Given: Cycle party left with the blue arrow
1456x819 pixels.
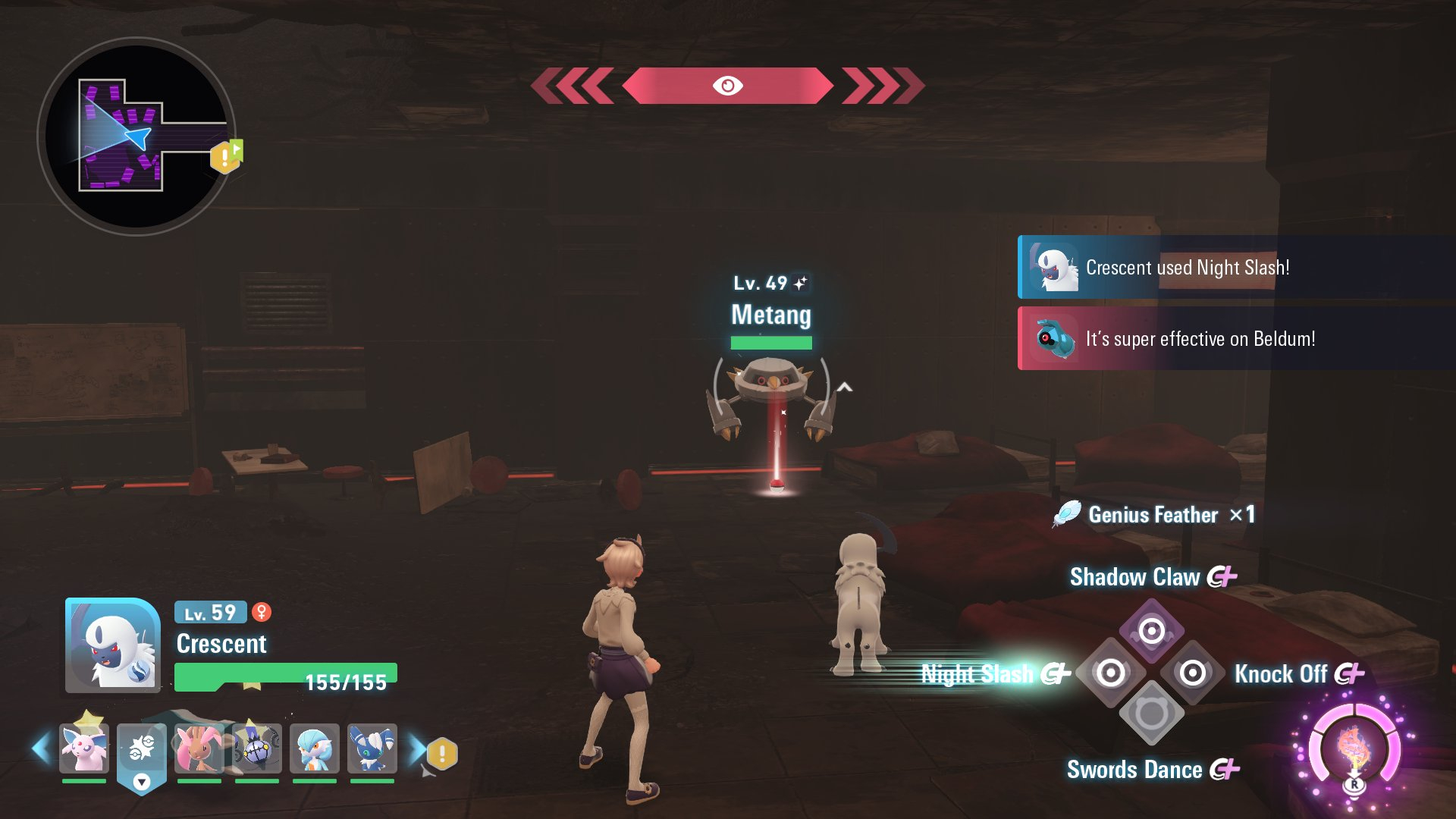Looking at the screenshot, I should pos(41,748).
